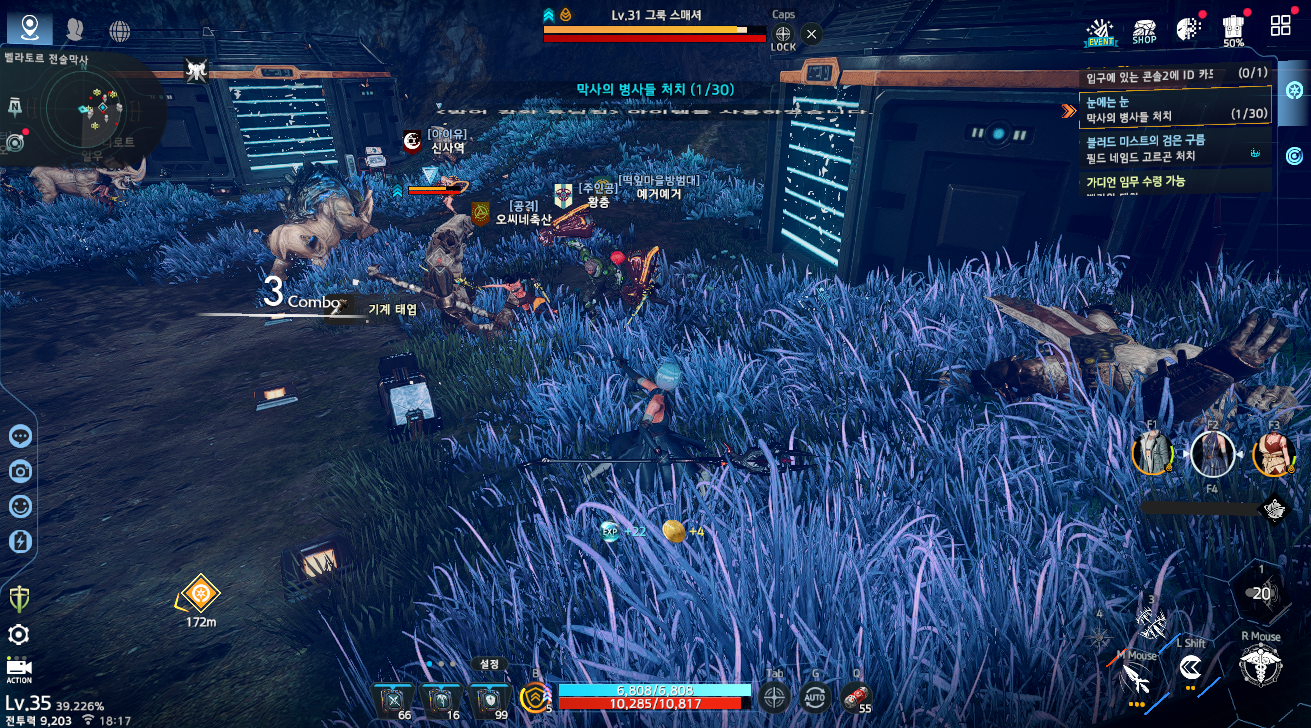Click the '설정' button above consumable slots

(489, 663)
